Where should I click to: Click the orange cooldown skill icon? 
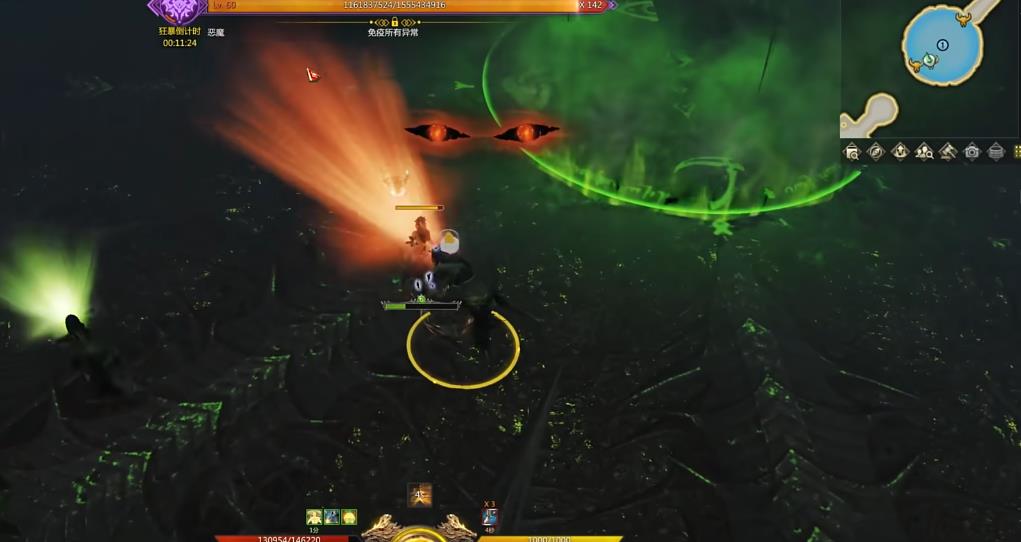point(420,494)
